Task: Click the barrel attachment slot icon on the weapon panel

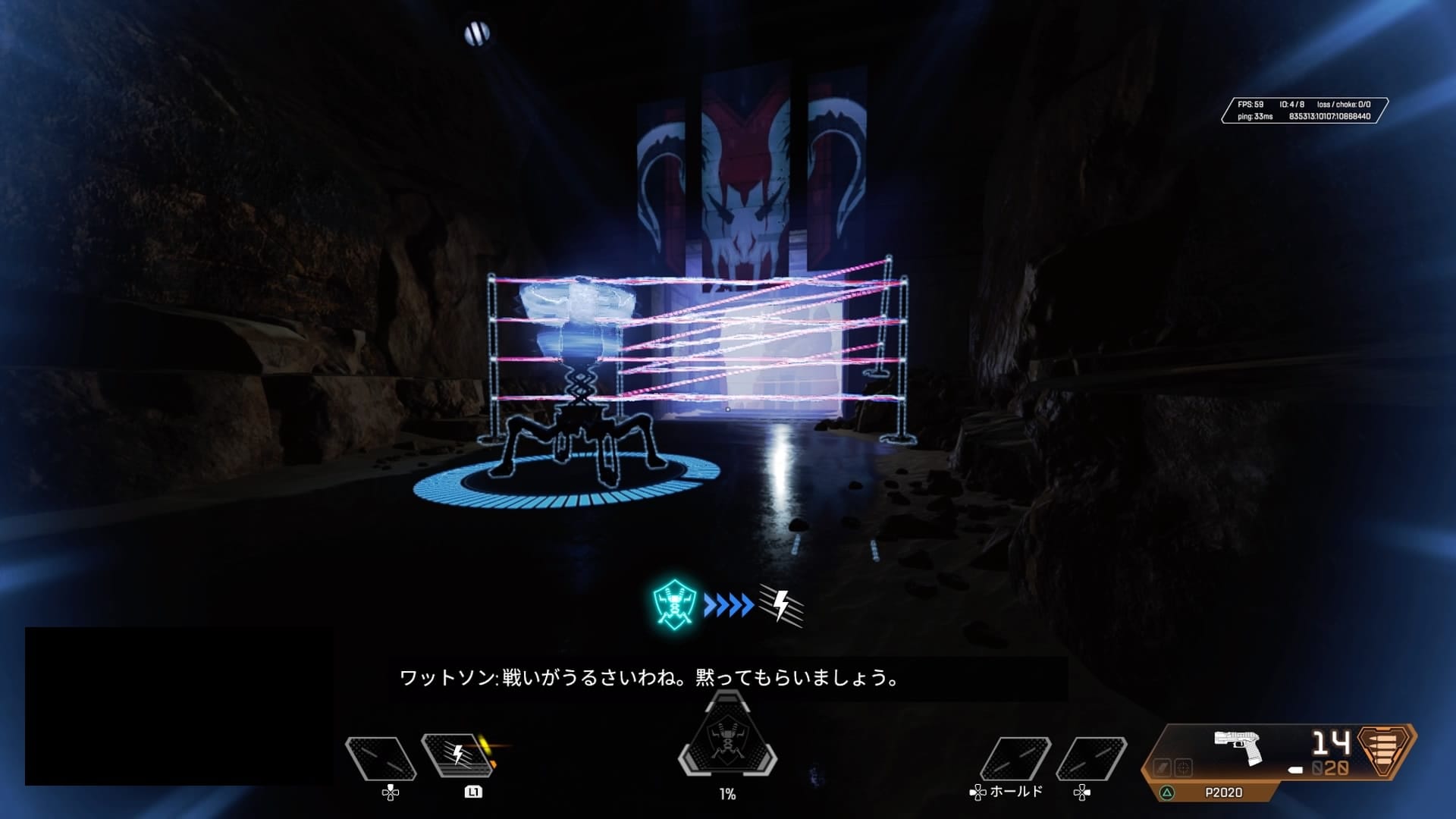Action: pos(1162,768)
